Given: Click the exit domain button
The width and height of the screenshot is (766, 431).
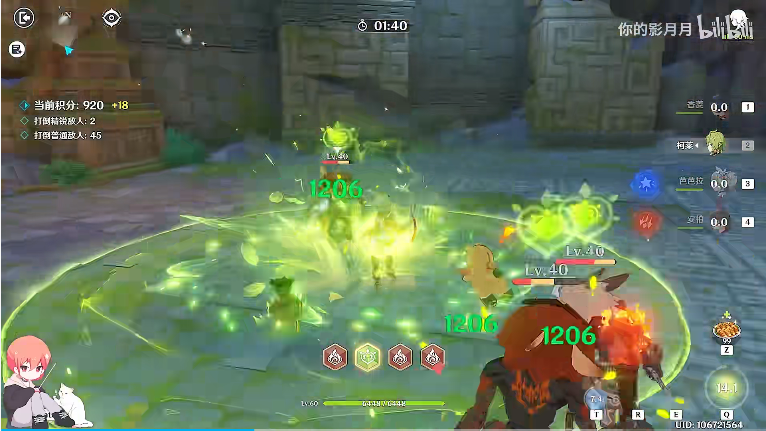Looking at the screenshot, I should (x=25, y=17).
